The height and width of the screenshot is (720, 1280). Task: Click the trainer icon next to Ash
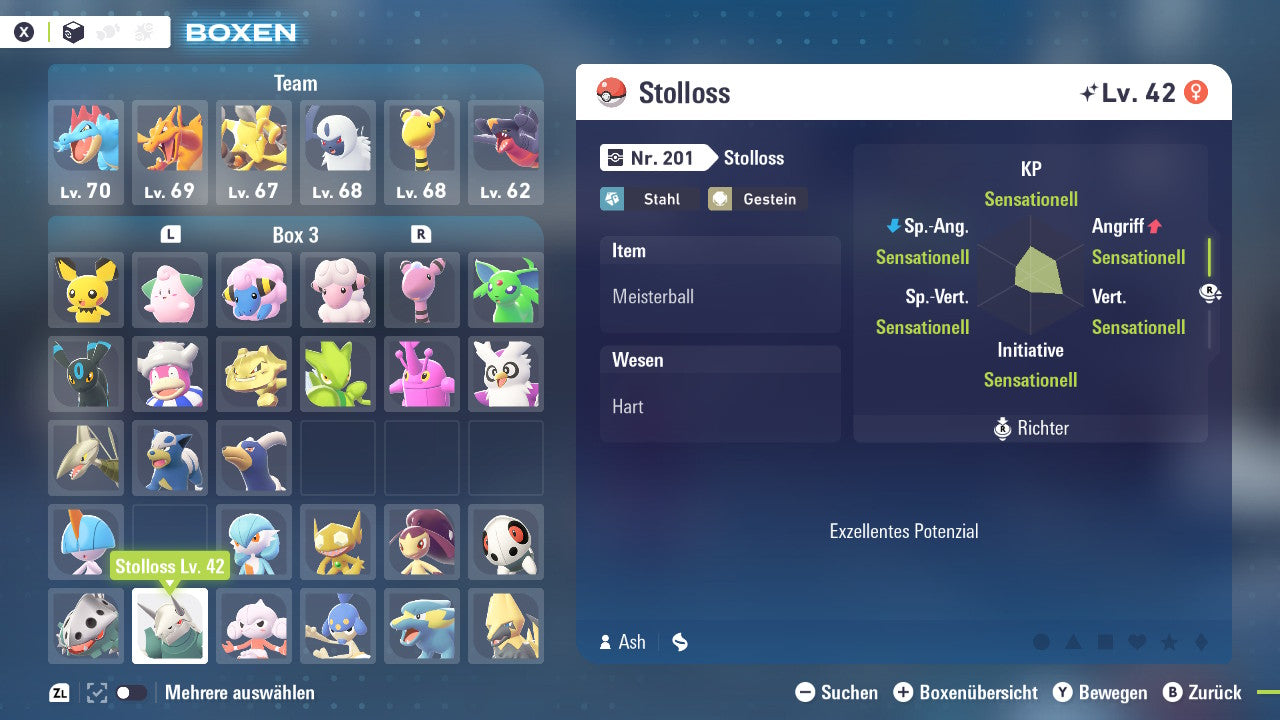[x=605, y=642]
